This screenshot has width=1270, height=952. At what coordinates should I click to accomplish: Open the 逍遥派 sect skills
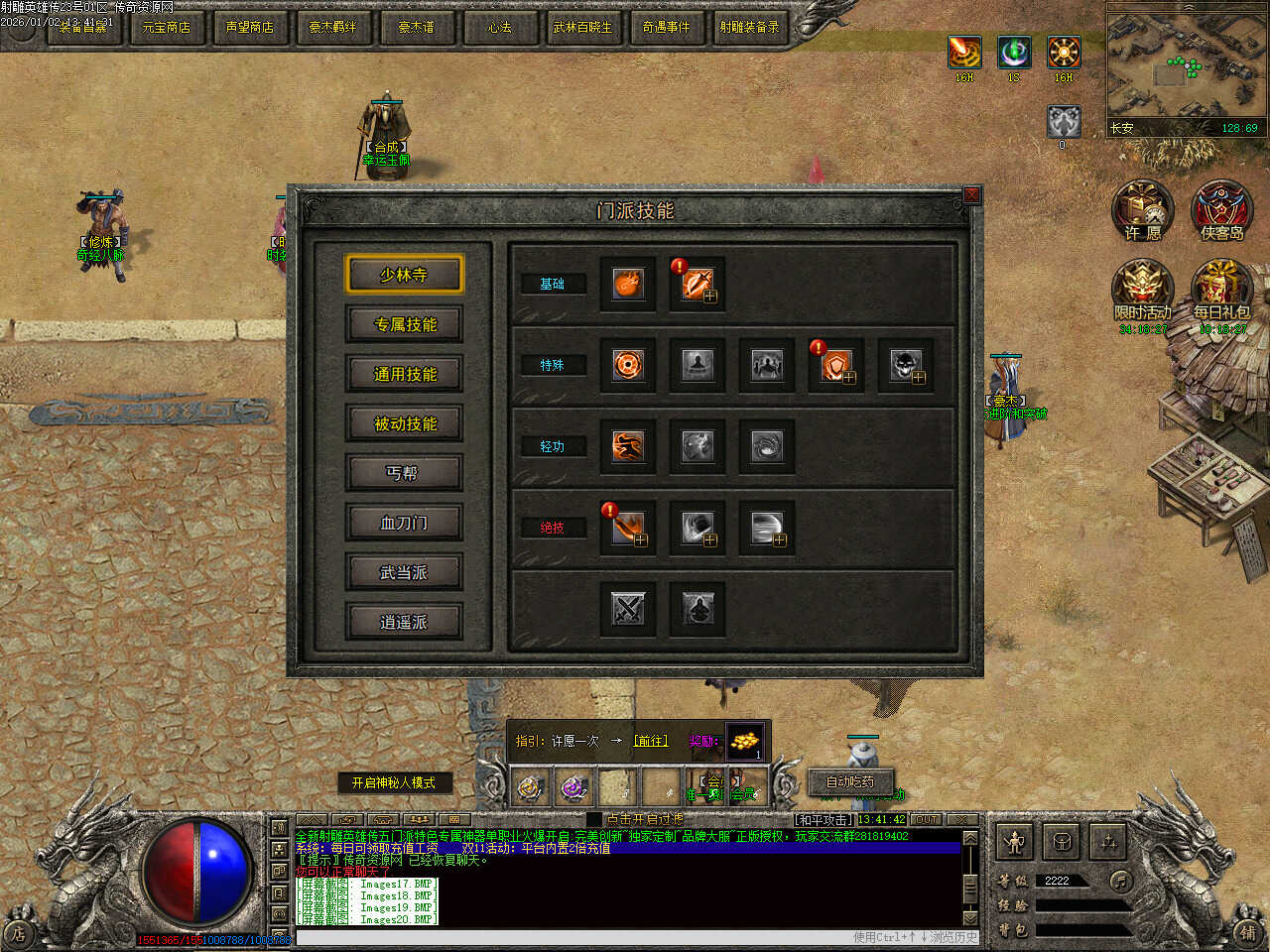pos(404,622)
